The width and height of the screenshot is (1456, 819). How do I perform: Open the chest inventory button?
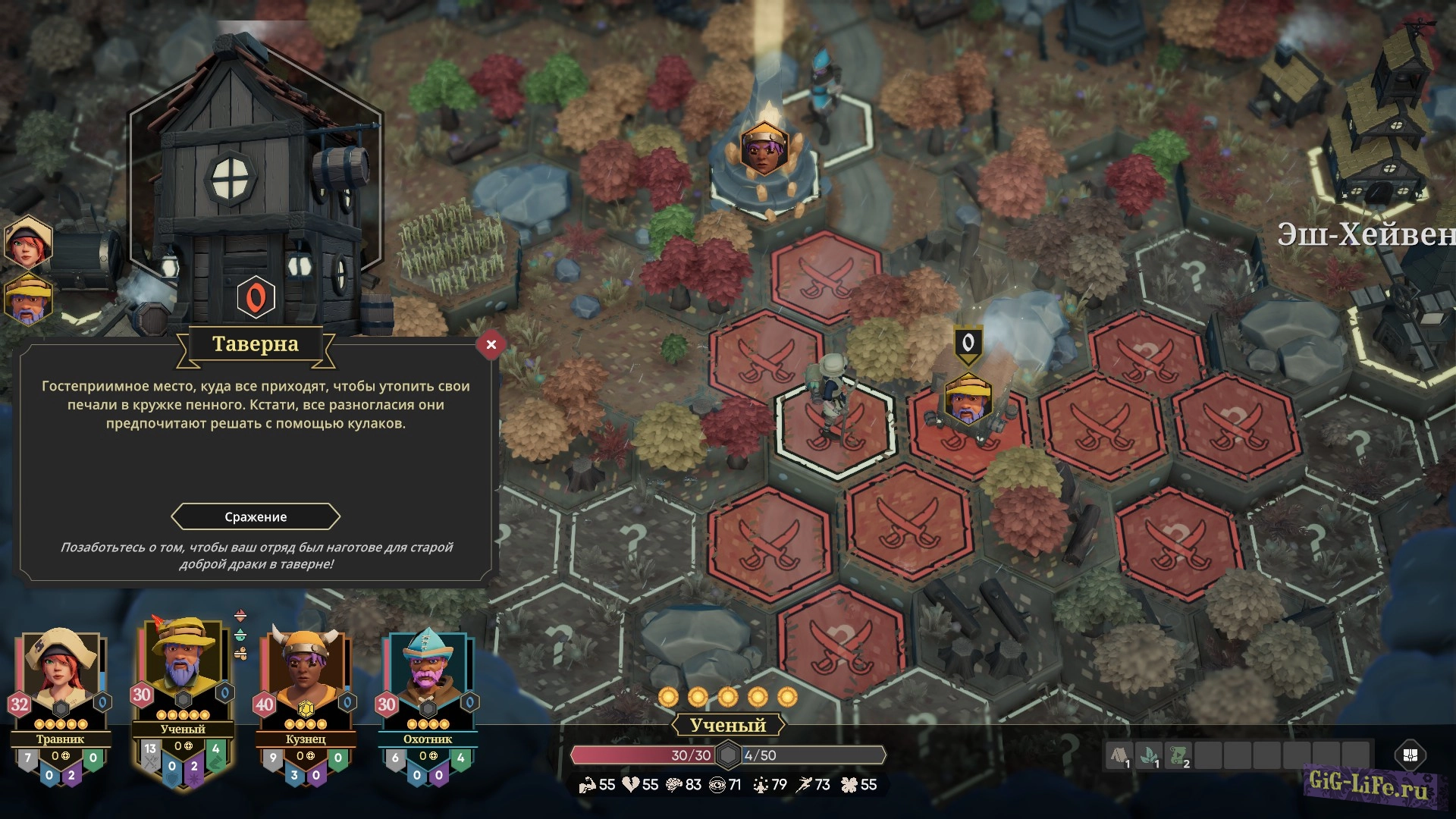pyautogui.click(x=1410, y=755)
